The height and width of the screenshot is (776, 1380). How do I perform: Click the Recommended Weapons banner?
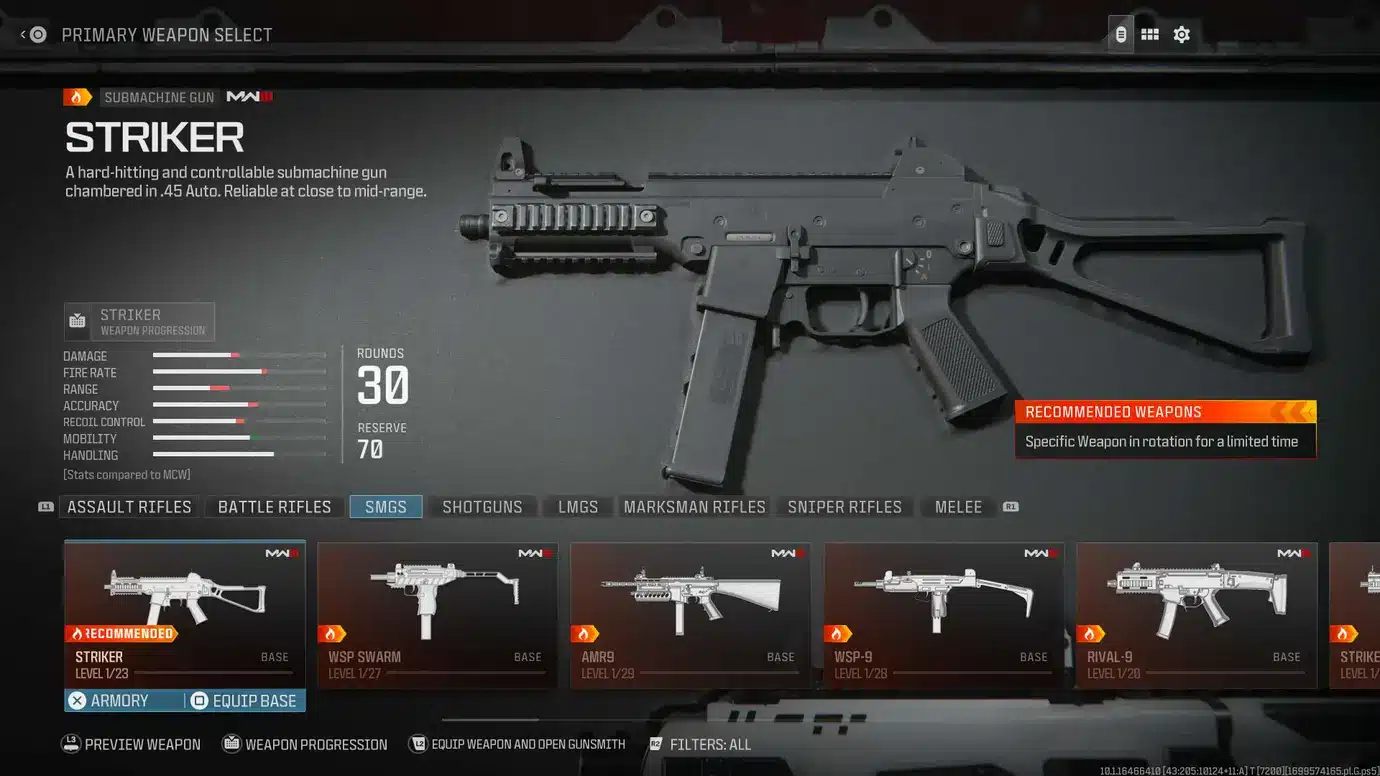pos(1165,412)
